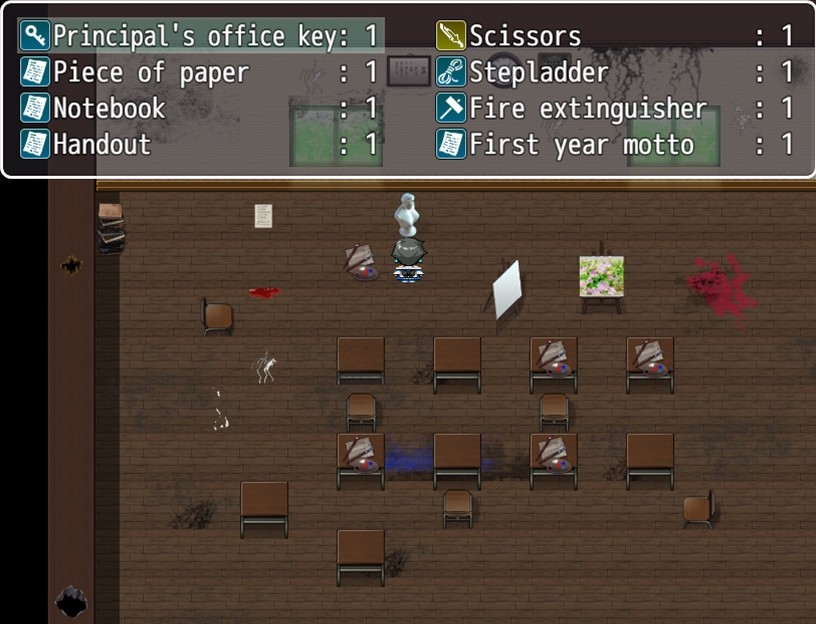
Task: Choose the Stepladder entry
Action: tap(615, 72)
